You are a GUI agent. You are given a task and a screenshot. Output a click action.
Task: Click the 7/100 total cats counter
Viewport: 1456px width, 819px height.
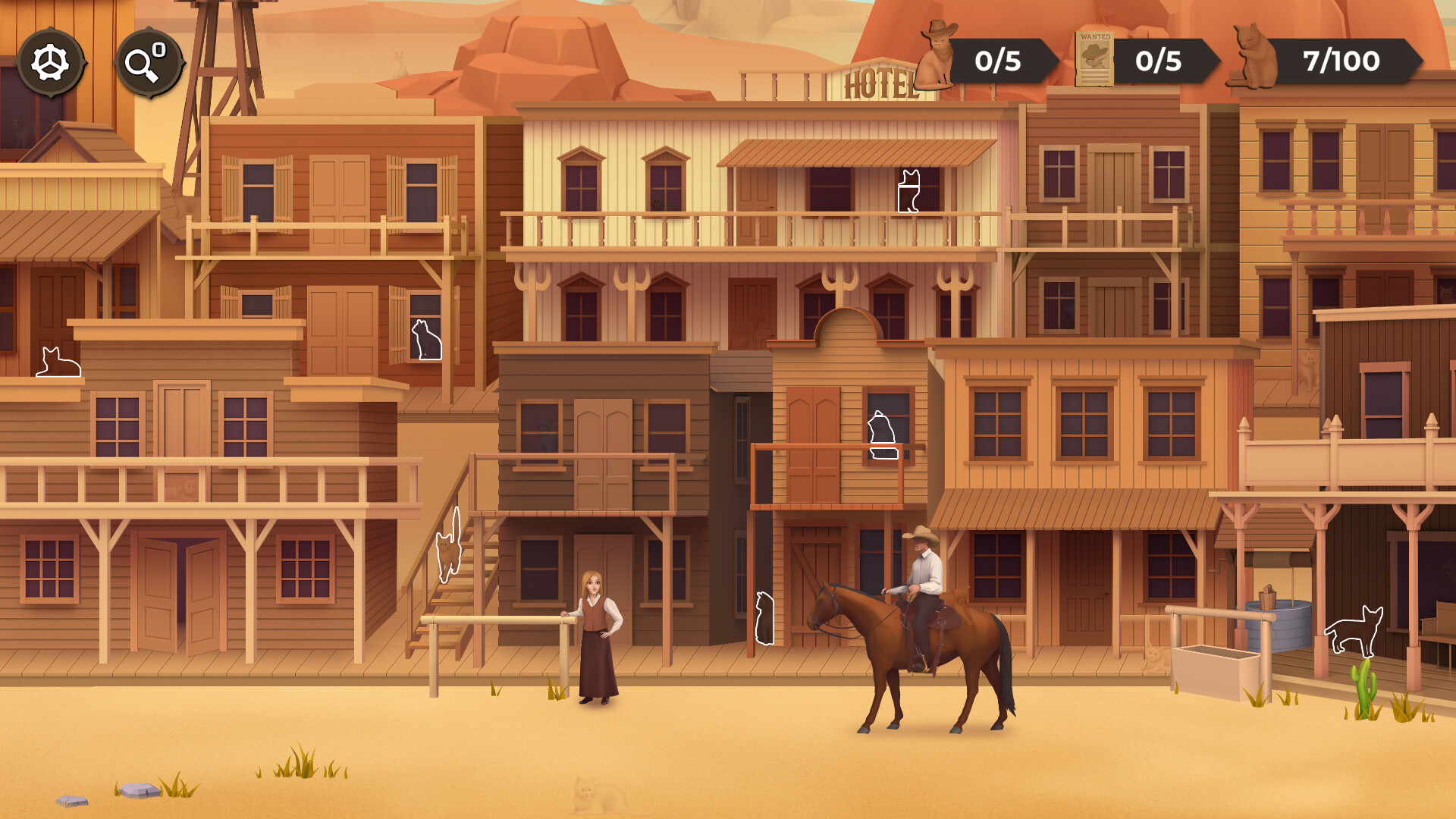tap(1341, 62)
